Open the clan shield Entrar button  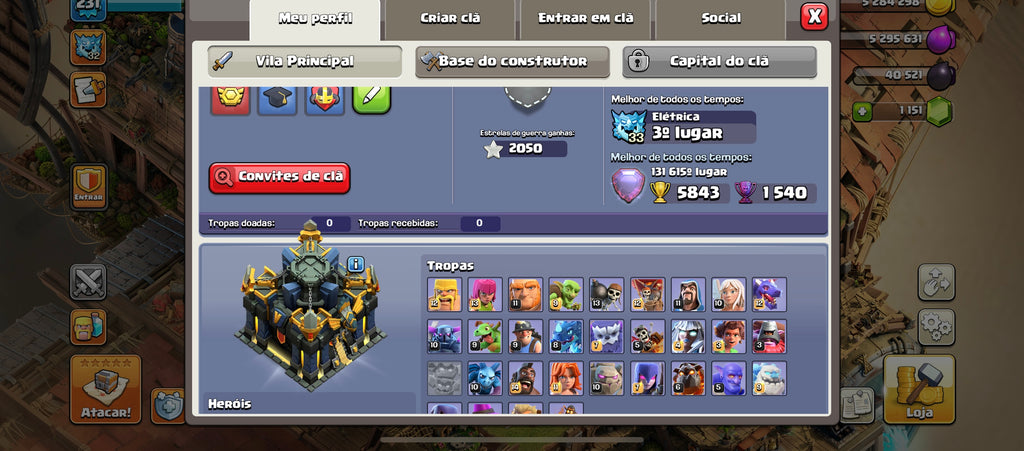coord(89,187)
